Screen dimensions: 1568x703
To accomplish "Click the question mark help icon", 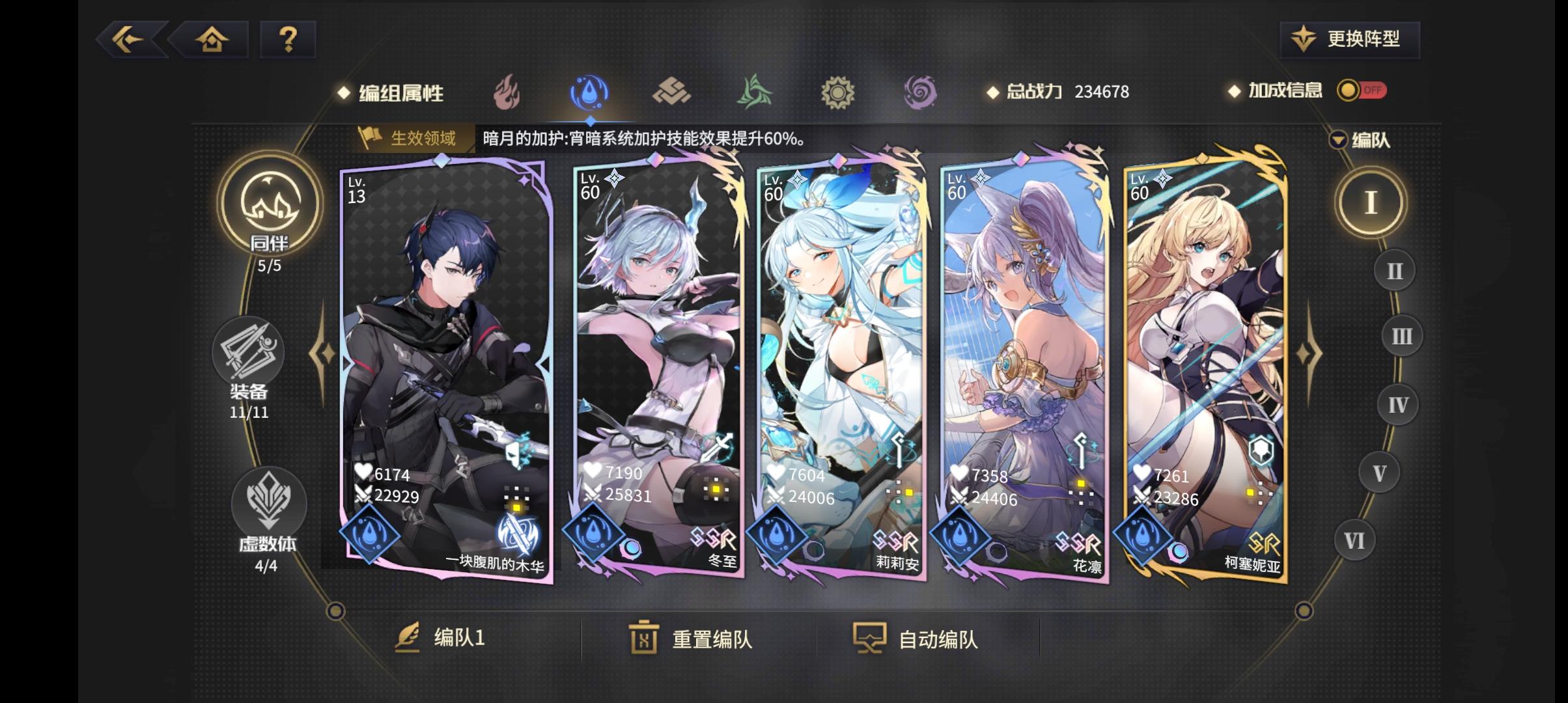I will click(287, 40).
